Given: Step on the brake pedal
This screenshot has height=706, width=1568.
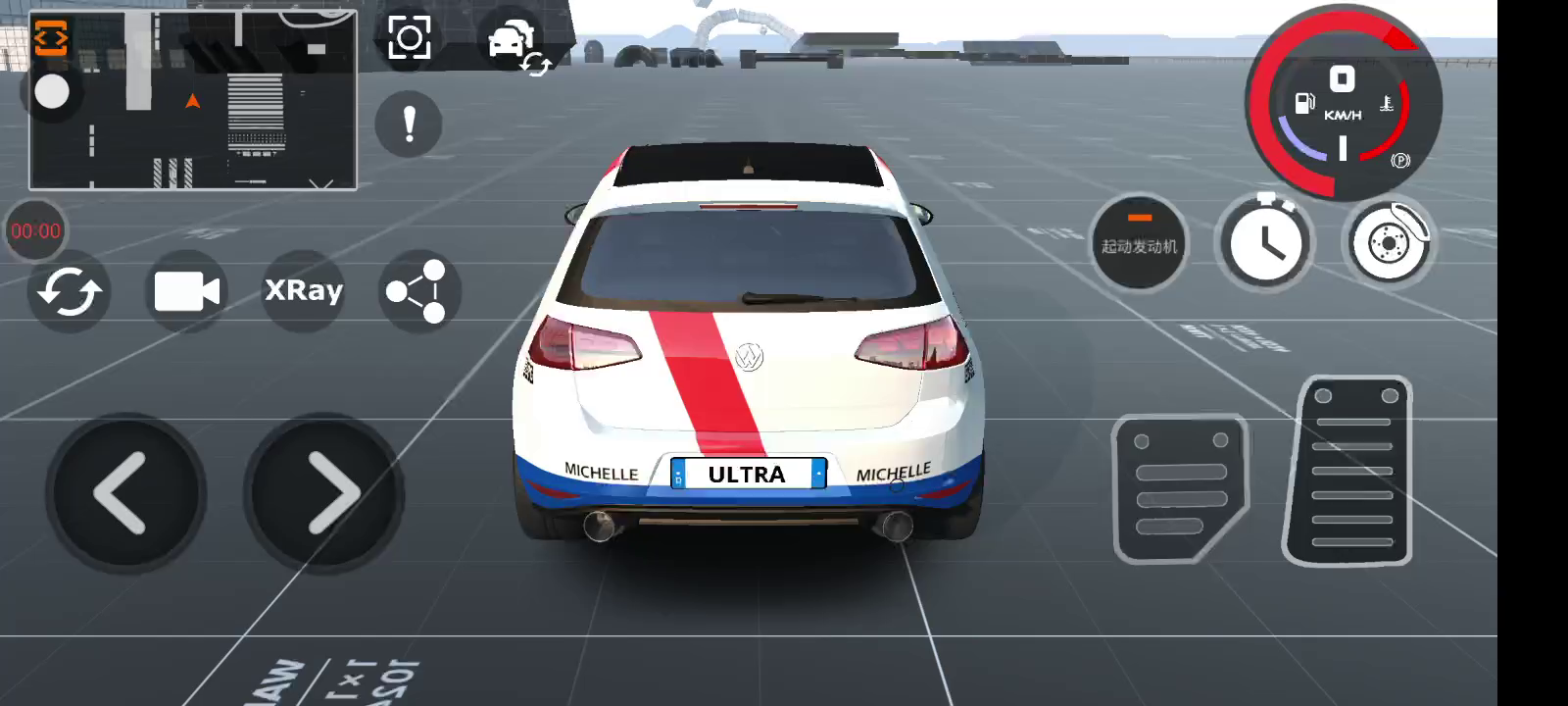Looking at the screenshot, I should click(x=1180, y=488).
